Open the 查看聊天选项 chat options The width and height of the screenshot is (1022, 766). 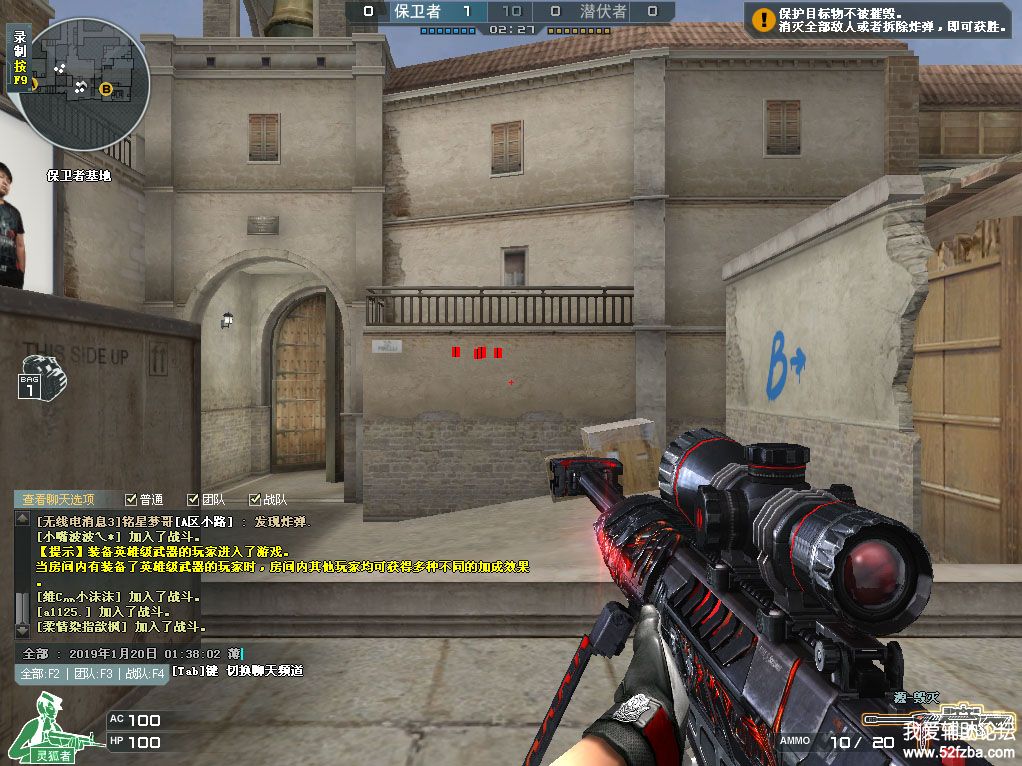pyautogui.click(x=58, y=499)
